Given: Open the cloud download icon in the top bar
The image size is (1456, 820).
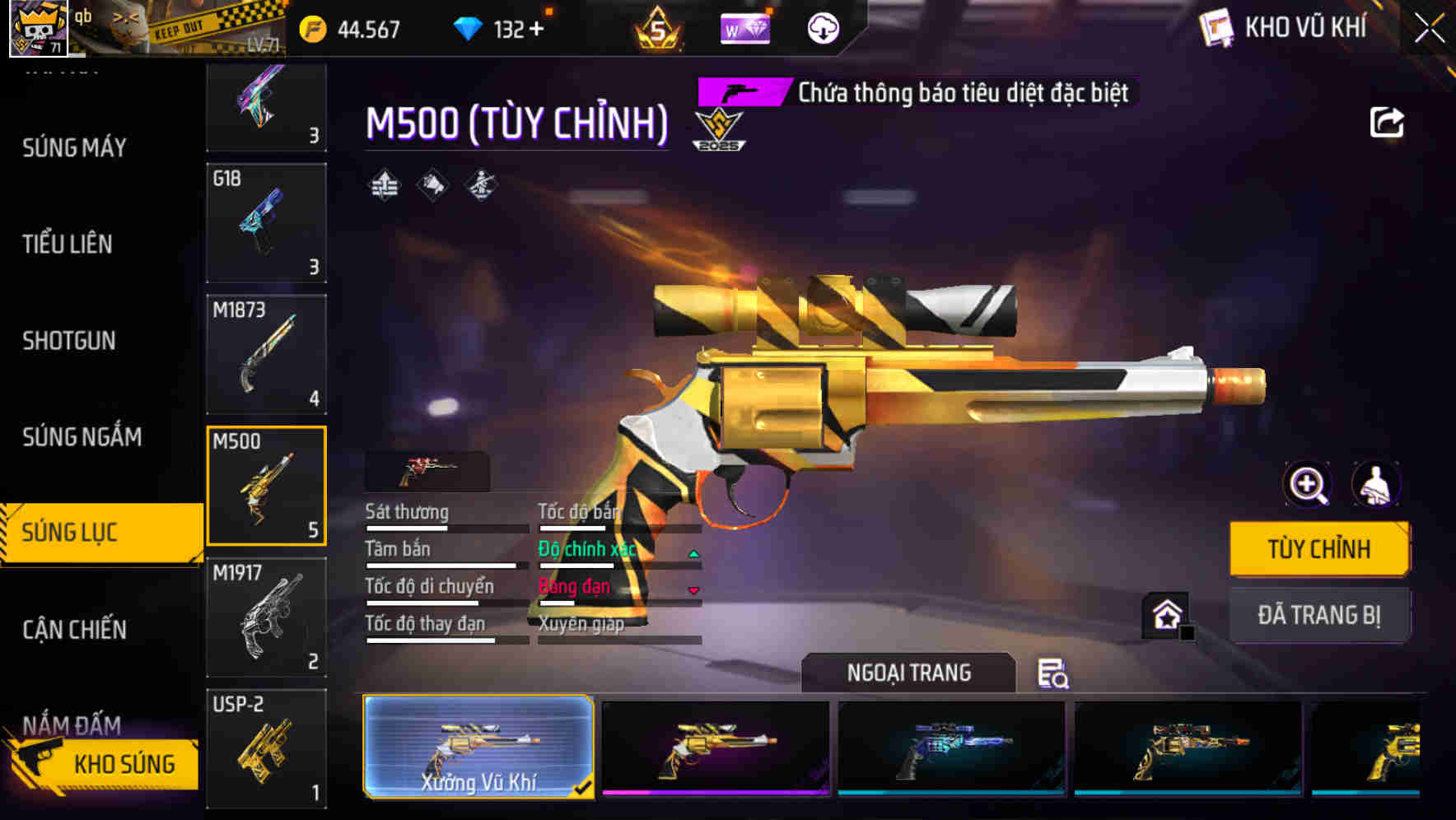Looking at the screenshot, I should (x=823, y=30).
